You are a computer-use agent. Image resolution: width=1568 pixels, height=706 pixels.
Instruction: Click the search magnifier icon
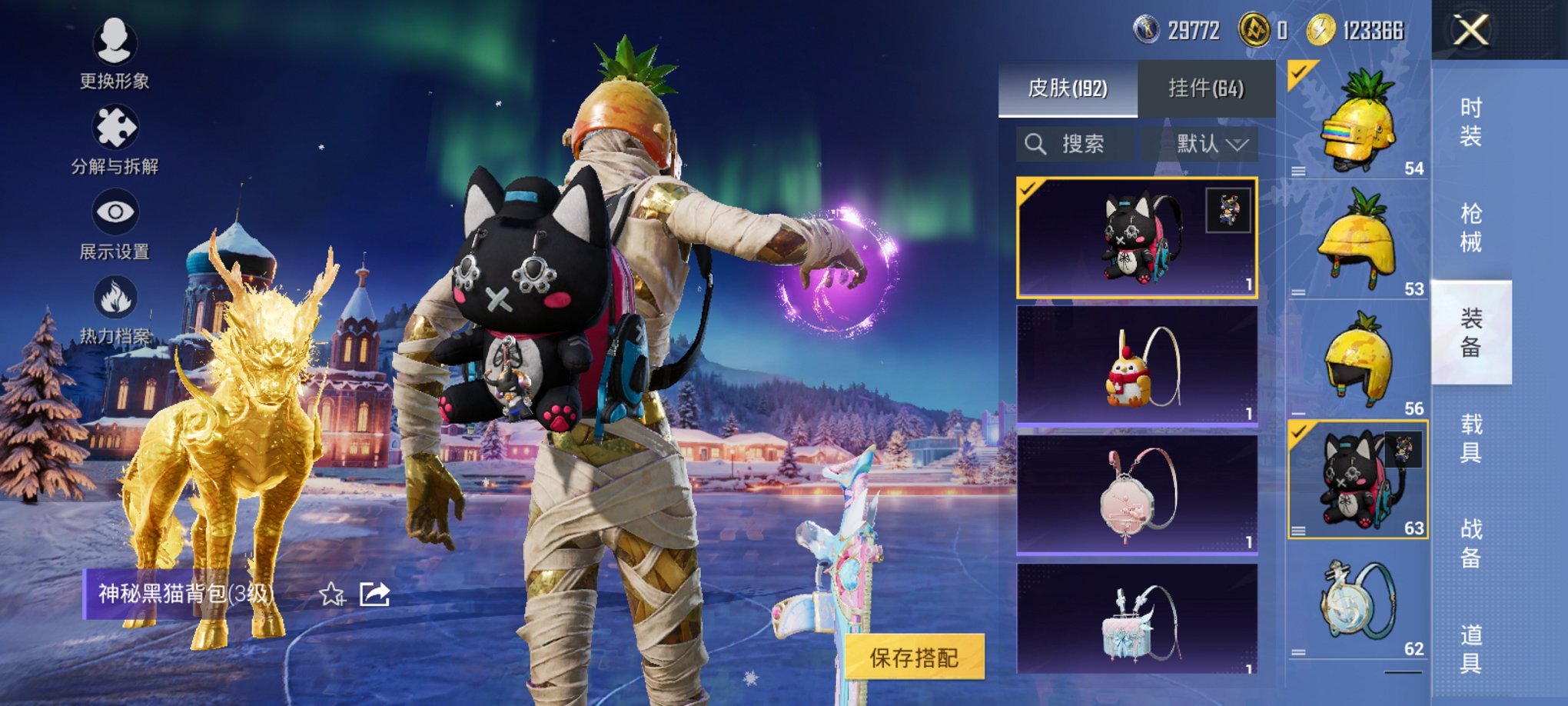pyautogui.click(x=1035, y=145)
